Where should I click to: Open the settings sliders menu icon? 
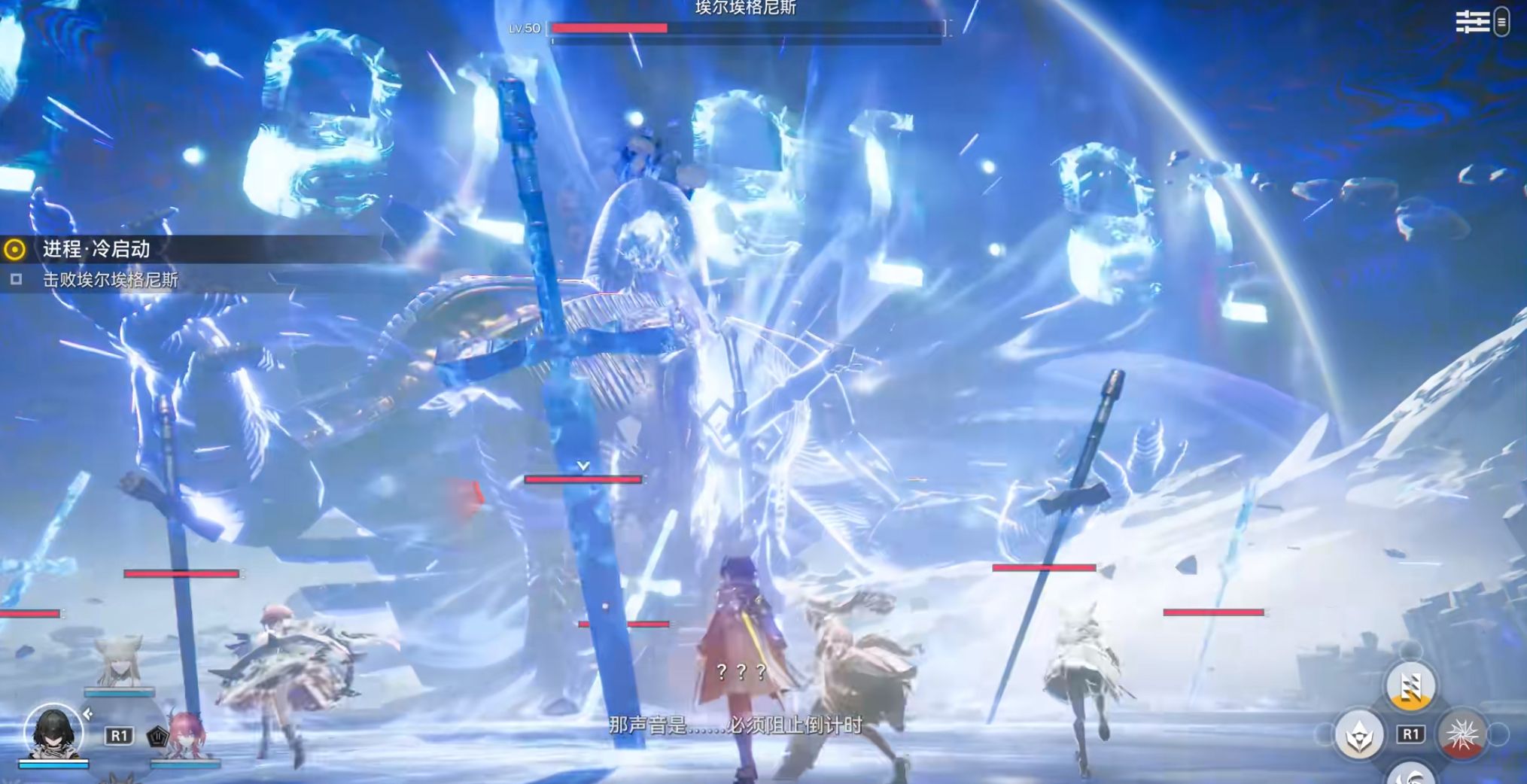[x=1472, y=22]
